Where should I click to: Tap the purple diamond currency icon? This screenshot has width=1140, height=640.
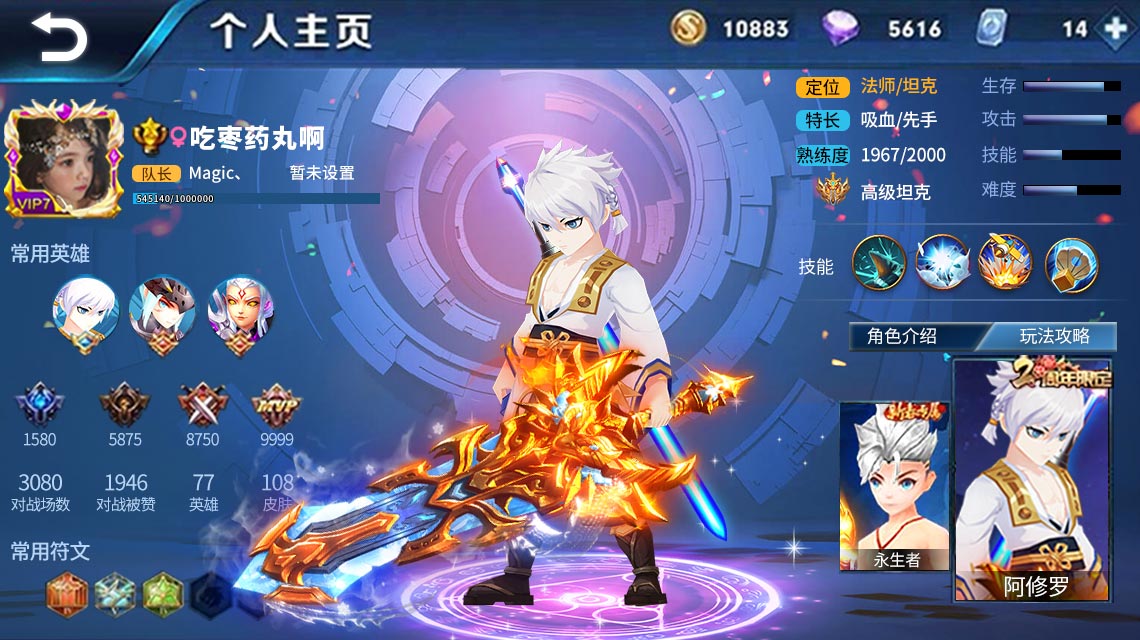pos(840,28)
